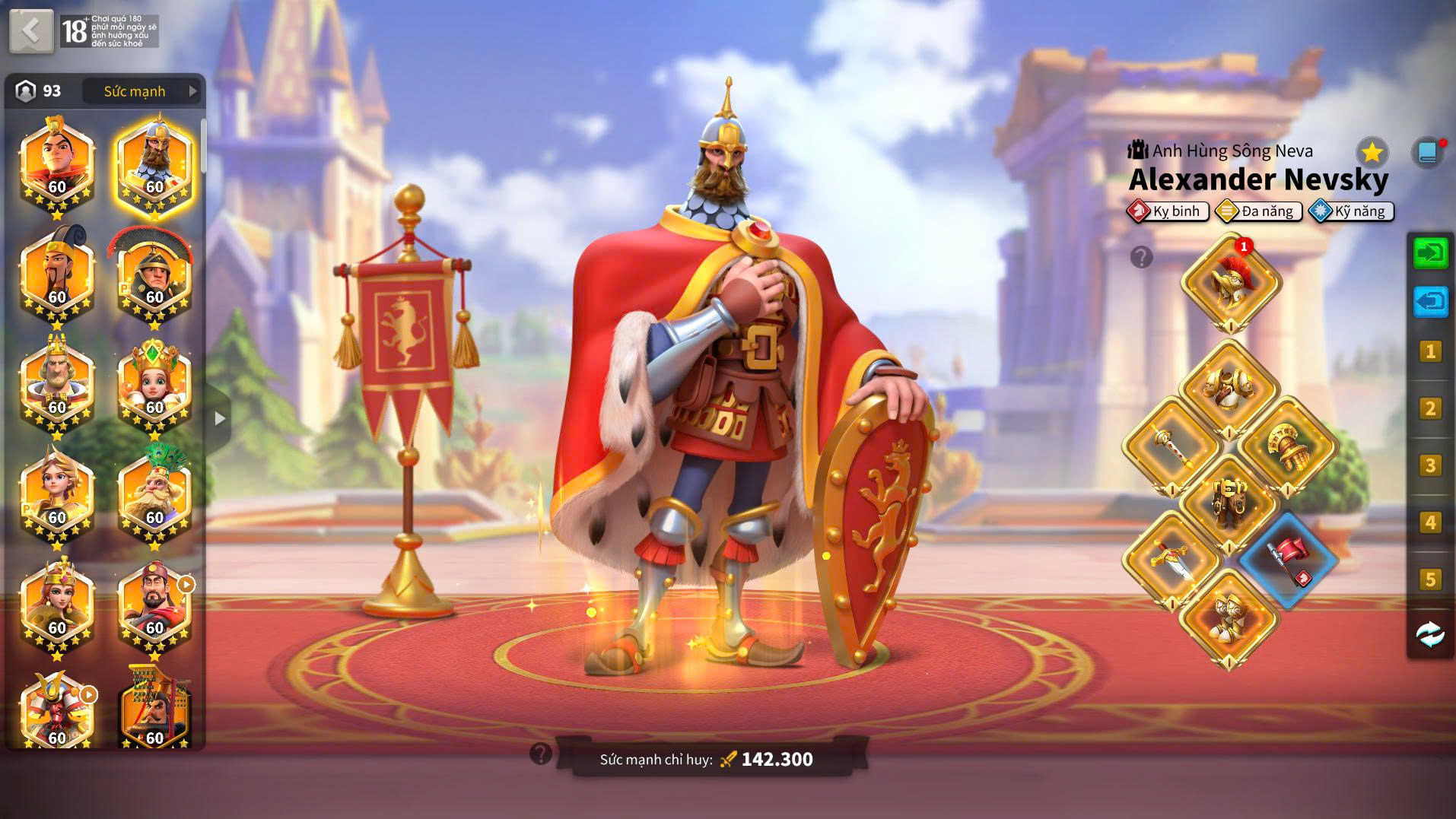
Task: Go back with the arrow button
Action: point(31,31)
